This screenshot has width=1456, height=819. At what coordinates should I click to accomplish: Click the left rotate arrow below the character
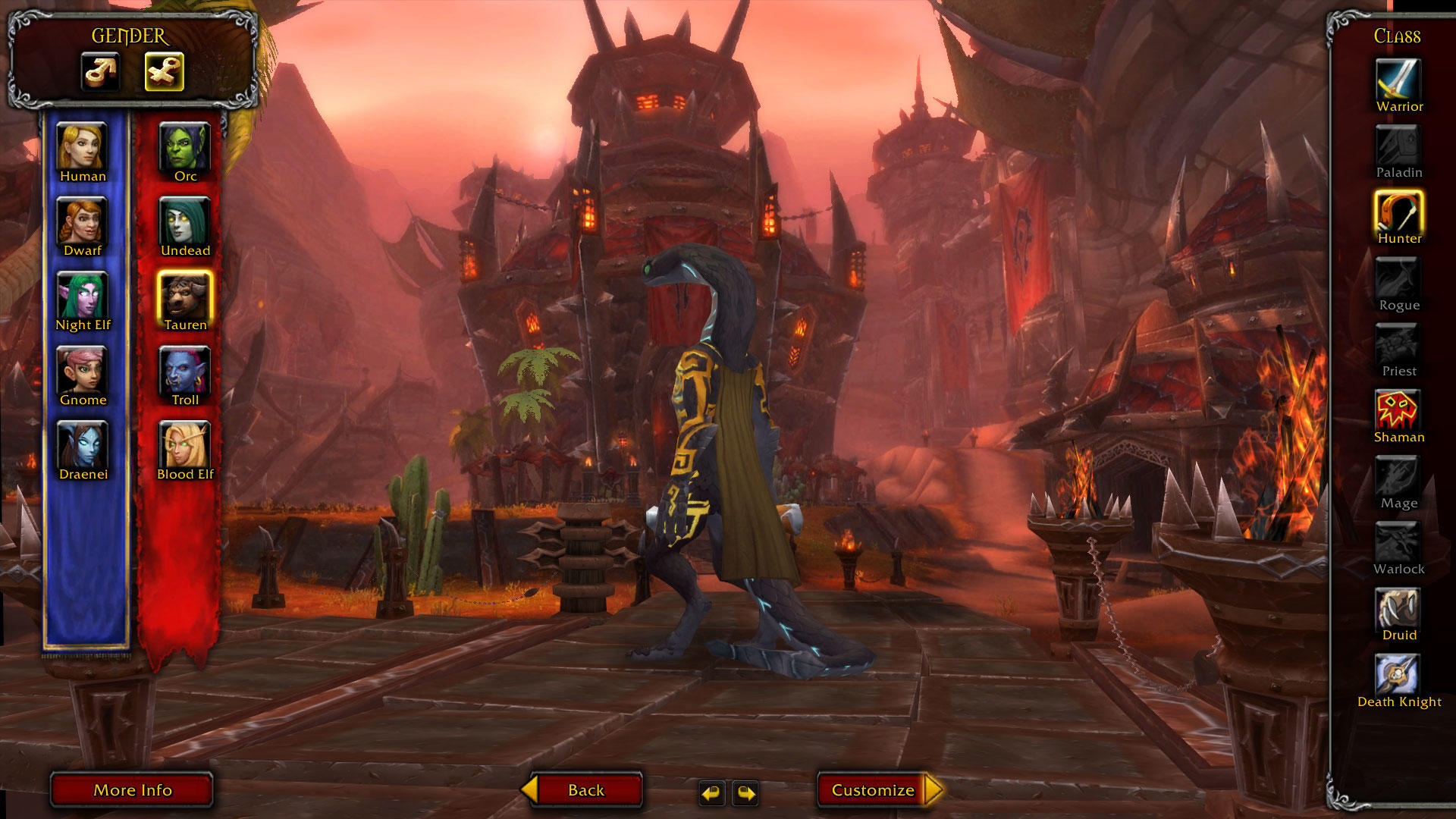711,794
